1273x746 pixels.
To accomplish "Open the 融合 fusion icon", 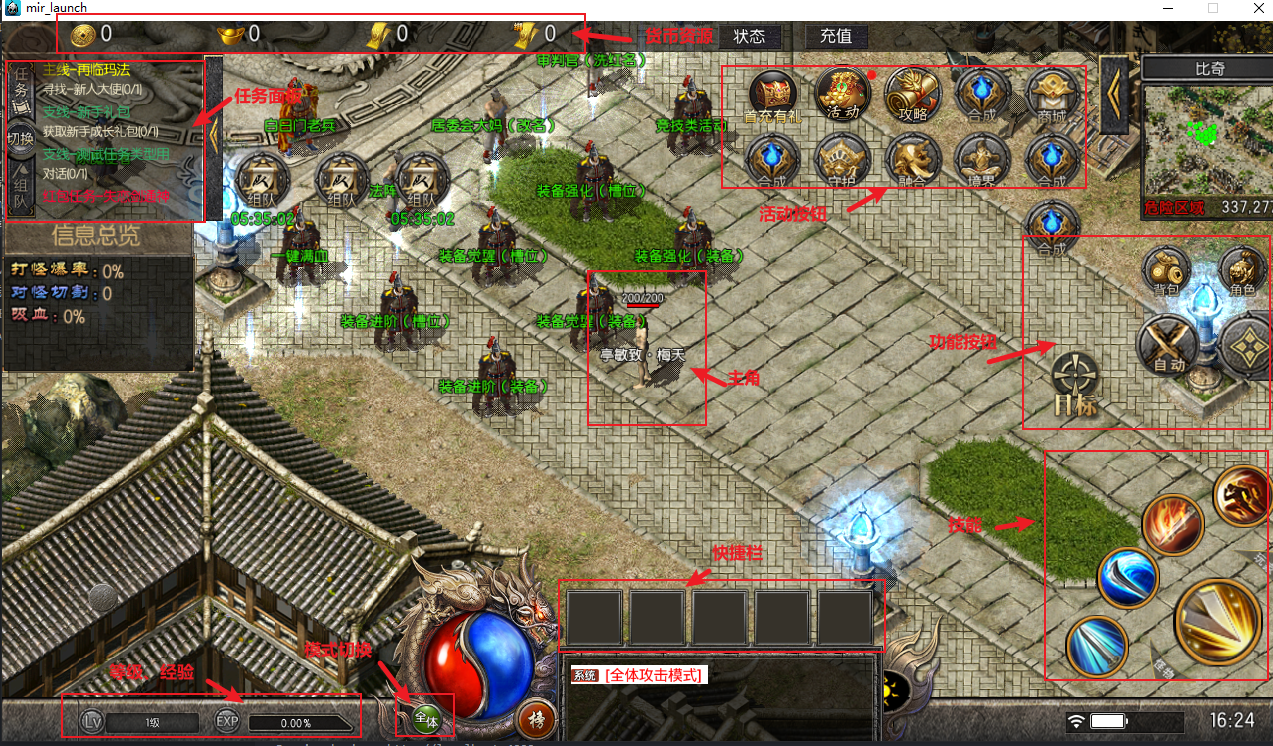I will pos(913,161).
